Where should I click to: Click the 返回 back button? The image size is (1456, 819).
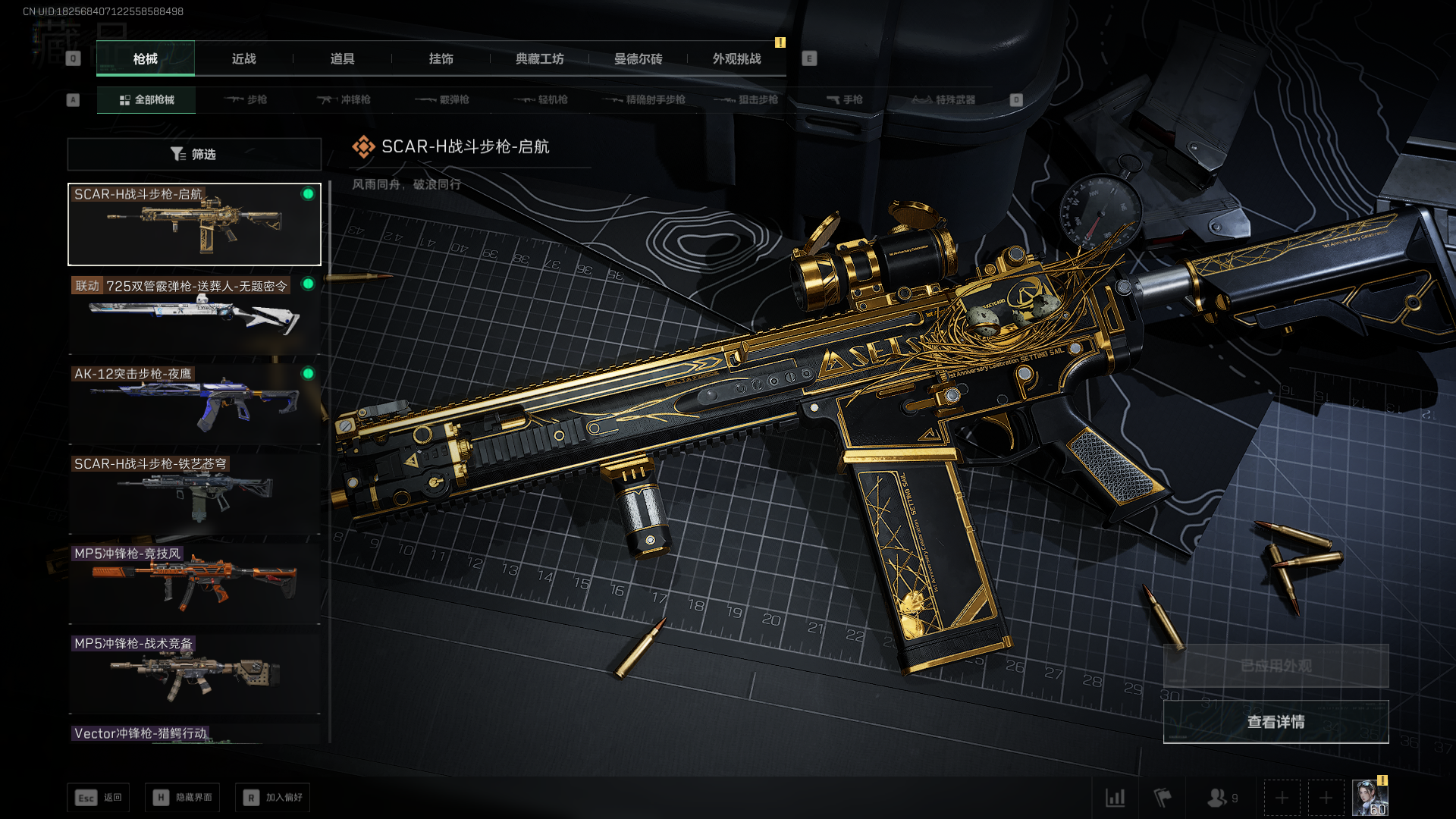[99, 798]
